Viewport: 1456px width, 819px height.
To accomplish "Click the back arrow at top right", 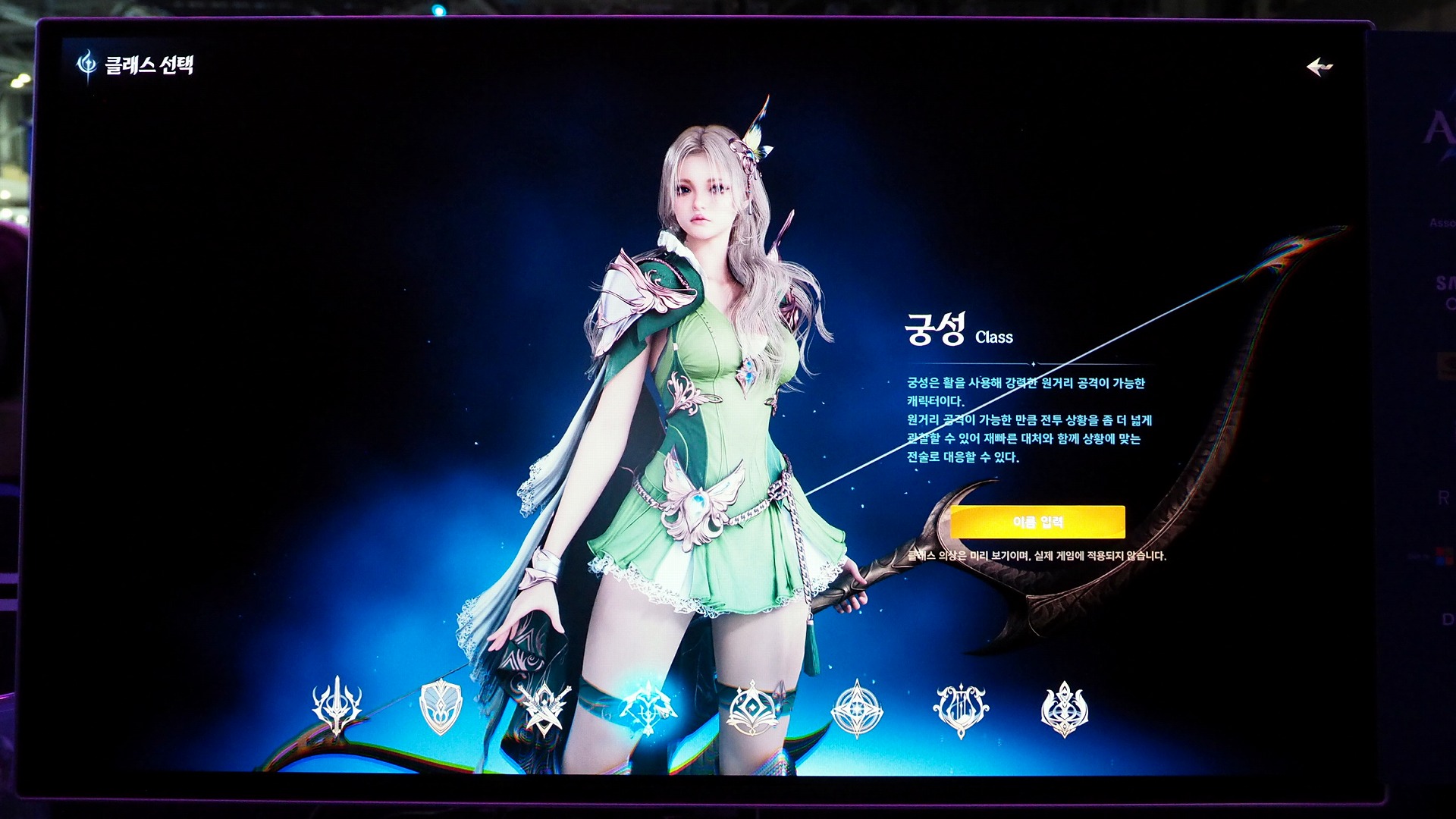I will [x=1321, y=67].
